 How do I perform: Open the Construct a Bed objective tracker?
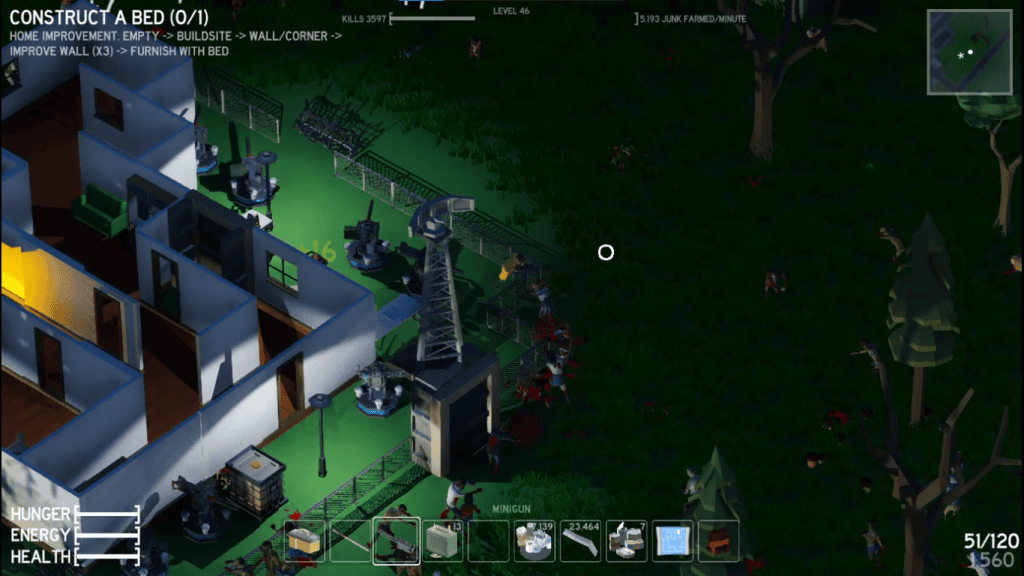pos(112,17)
